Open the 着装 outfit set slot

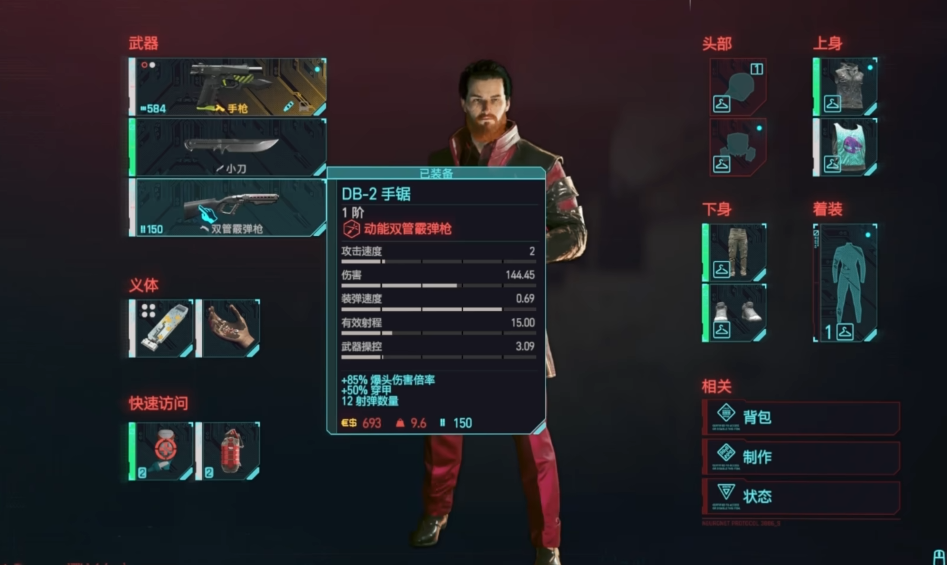click(x=846, y=282)
